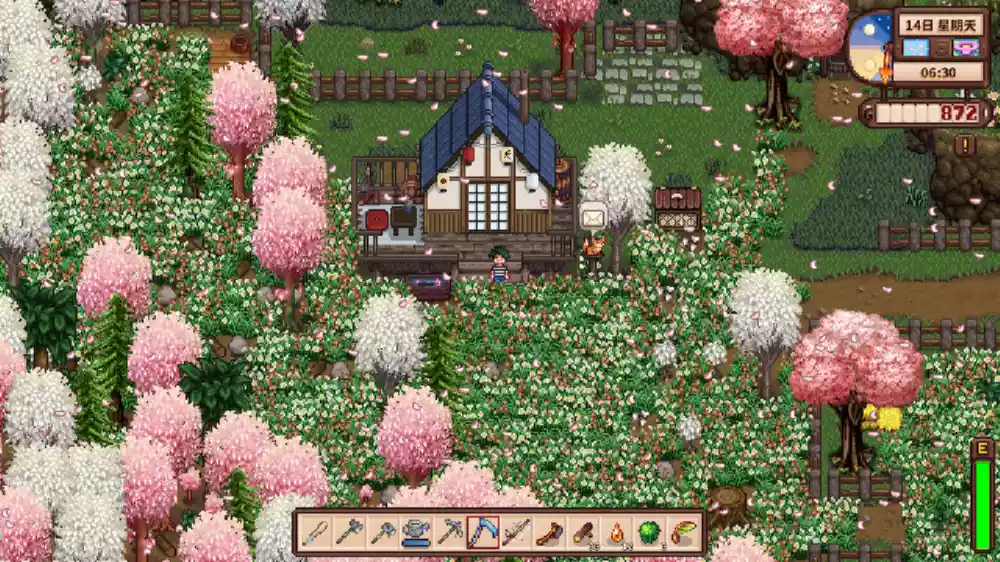
Task: Select the watering can in the hotbar
Action: tap(416, 532)
